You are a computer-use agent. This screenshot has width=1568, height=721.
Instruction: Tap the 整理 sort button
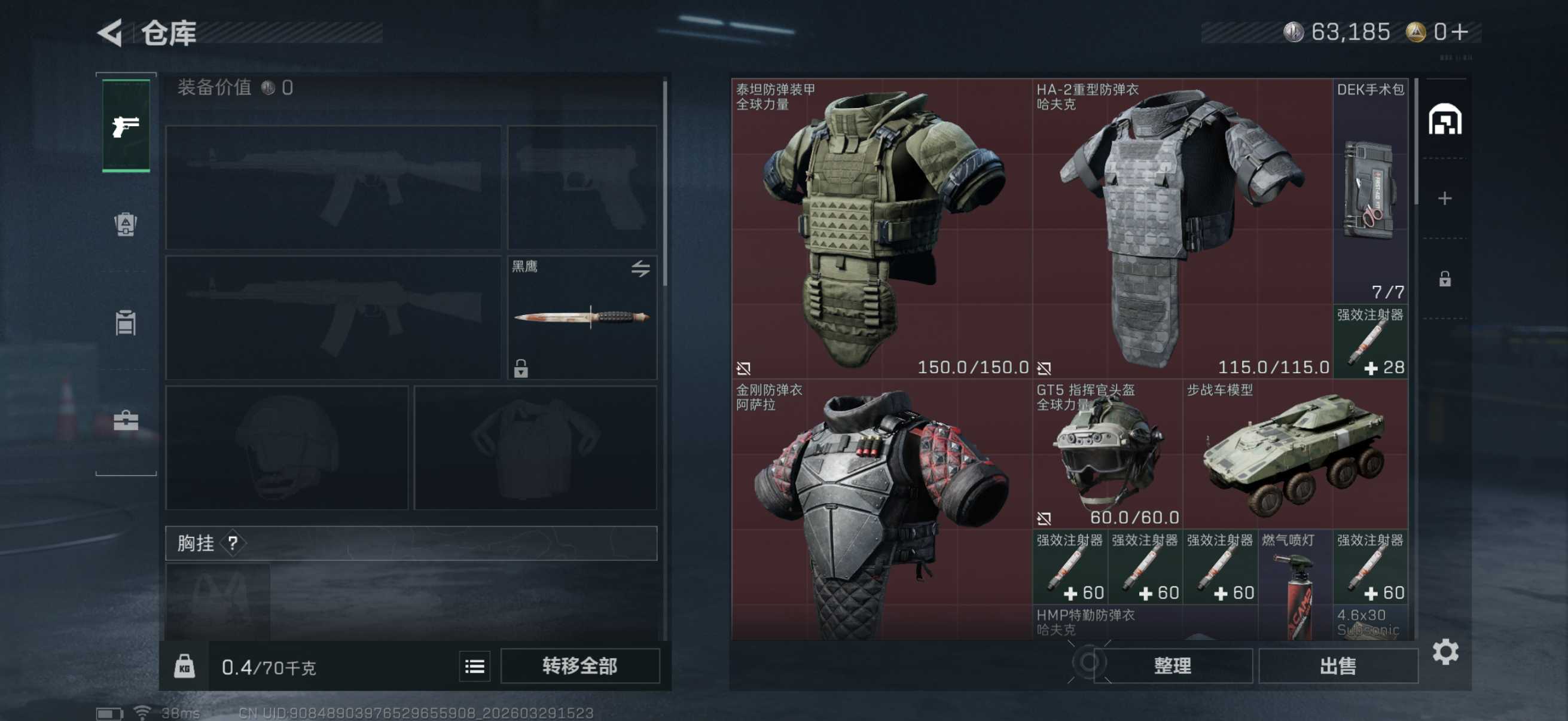tap(1172, 665)
